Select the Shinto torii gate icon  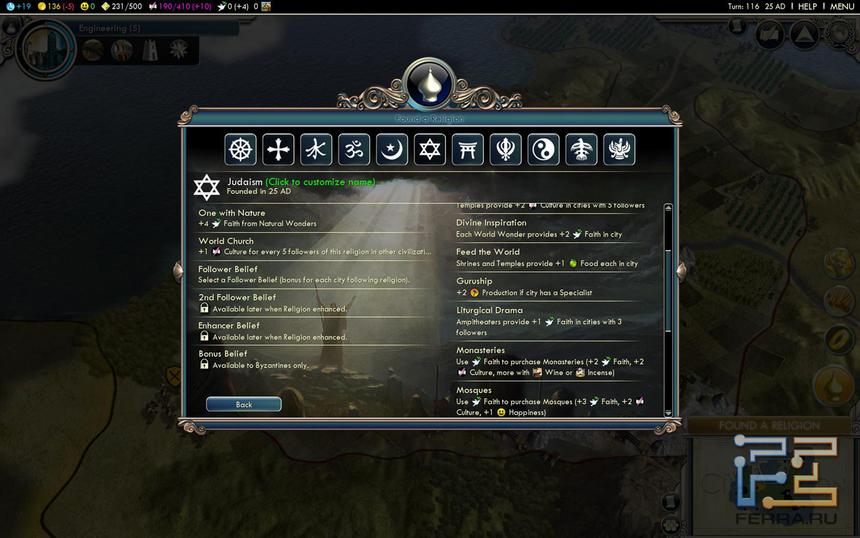[467, 150]
